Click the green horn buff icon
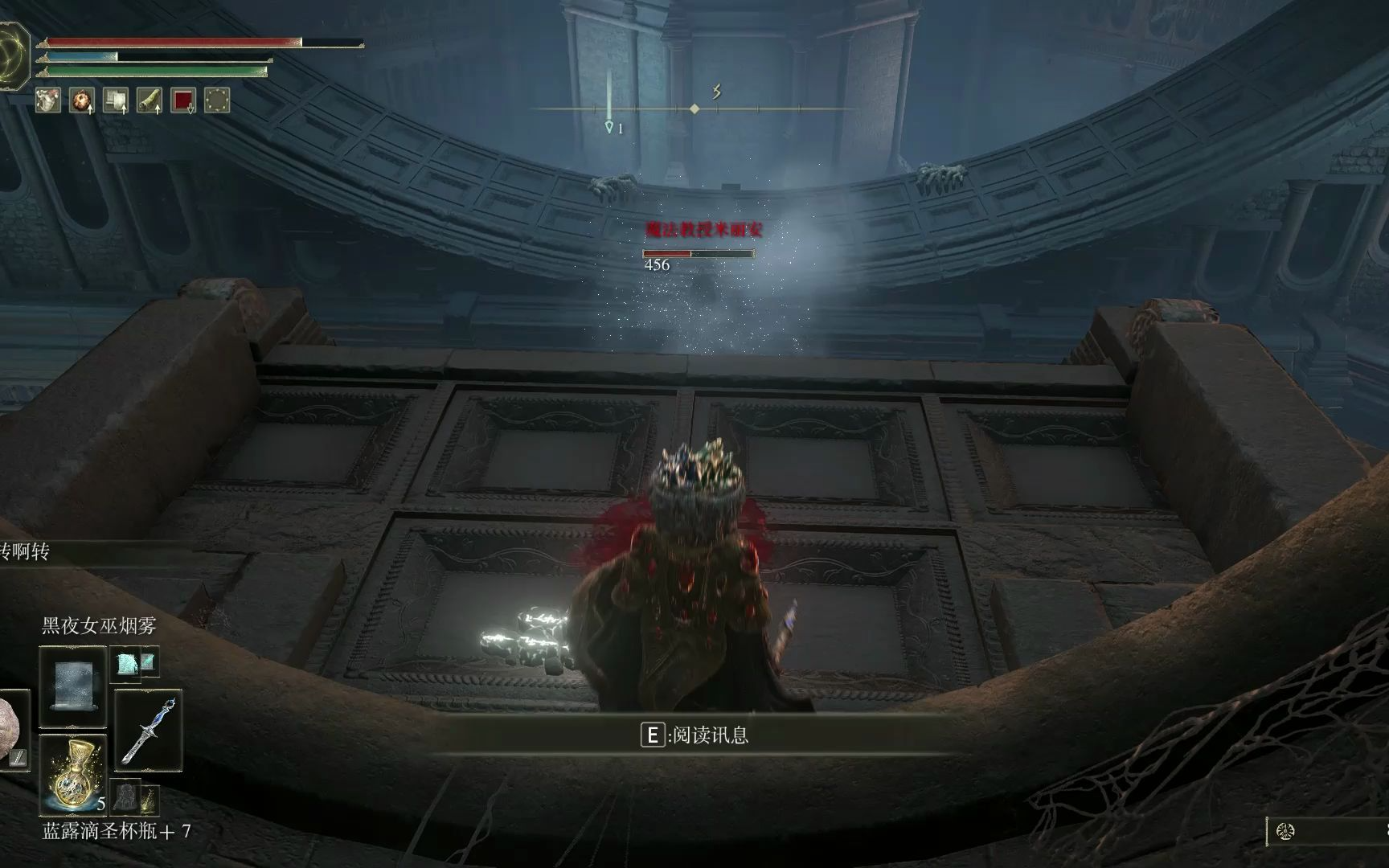The image size is (1389, 868). tap(150, 100)
